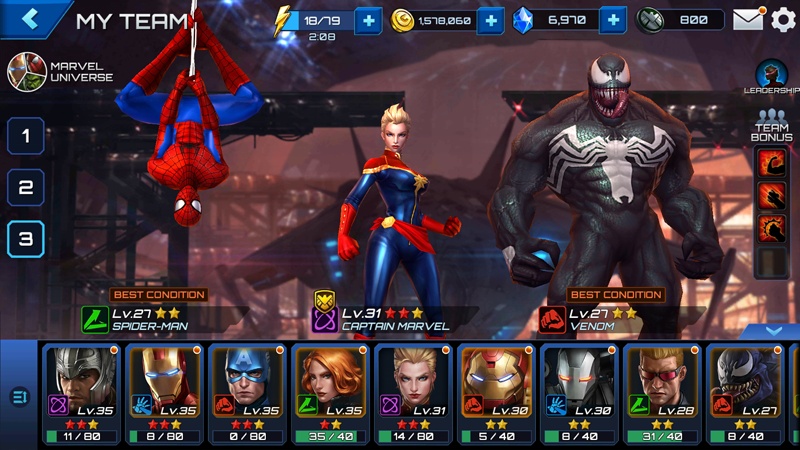Screen dimensions: 800x450
Task: Open the settings gear
Action: coord(783,19)
